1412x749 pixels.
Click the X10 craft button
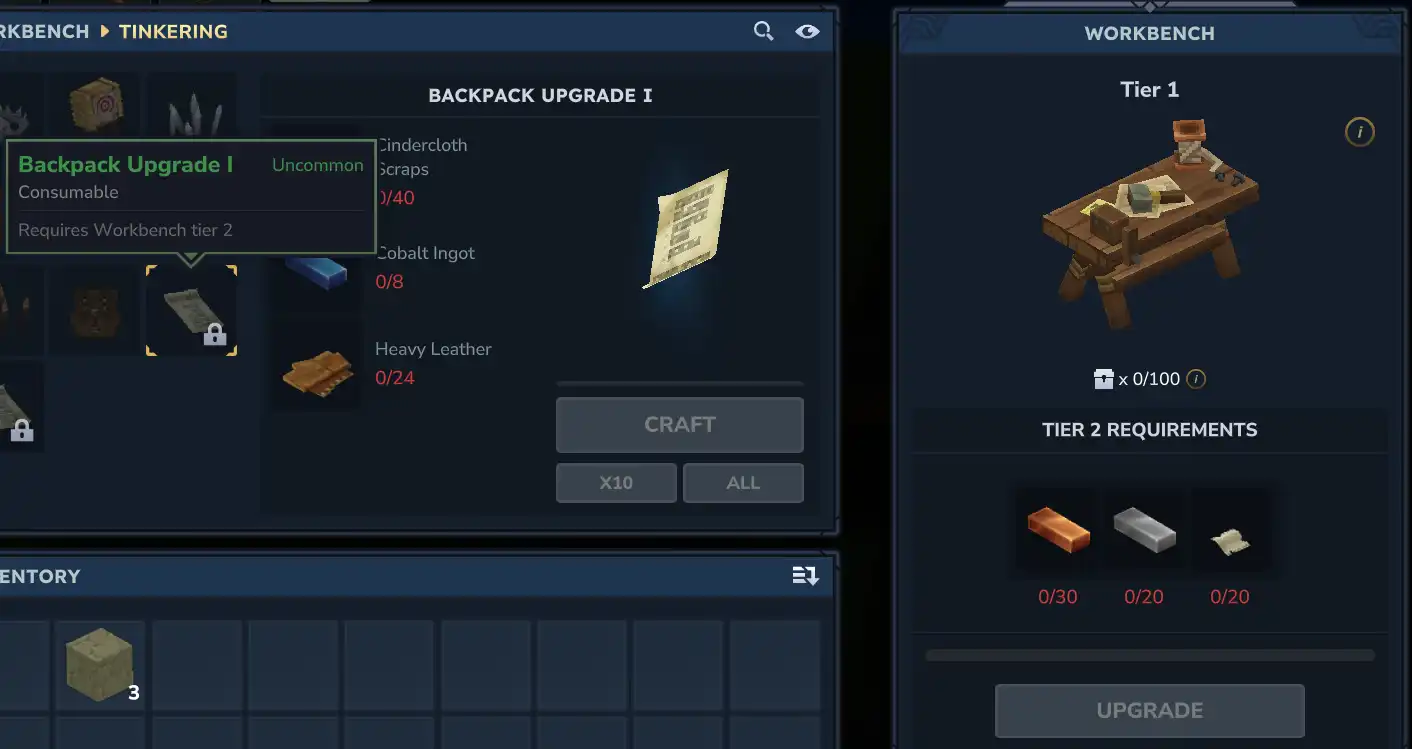coord(616,483)
